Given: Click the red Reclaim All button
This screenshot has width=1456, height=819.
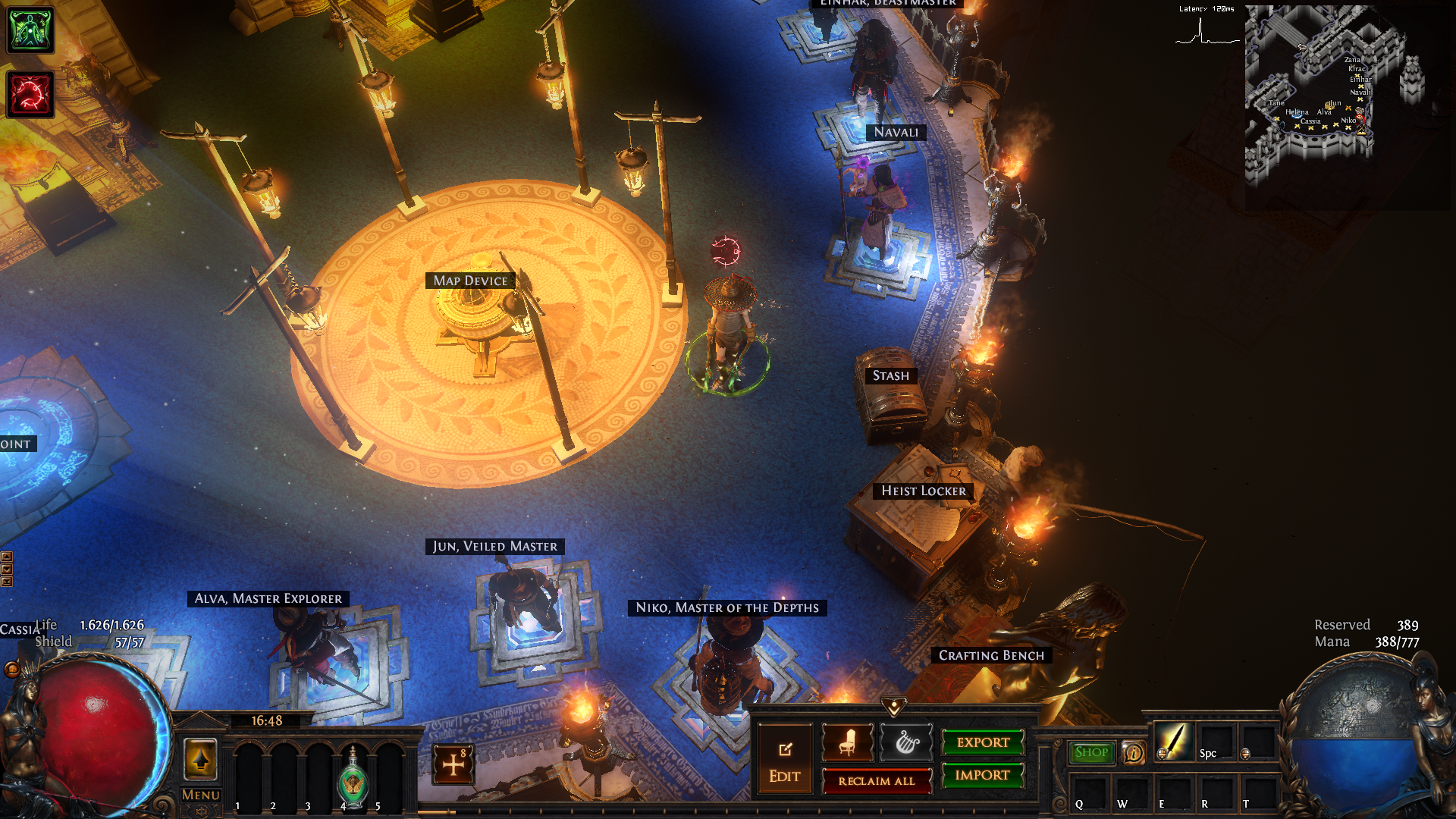Looking at the screenshot, I should coord(877,781).
